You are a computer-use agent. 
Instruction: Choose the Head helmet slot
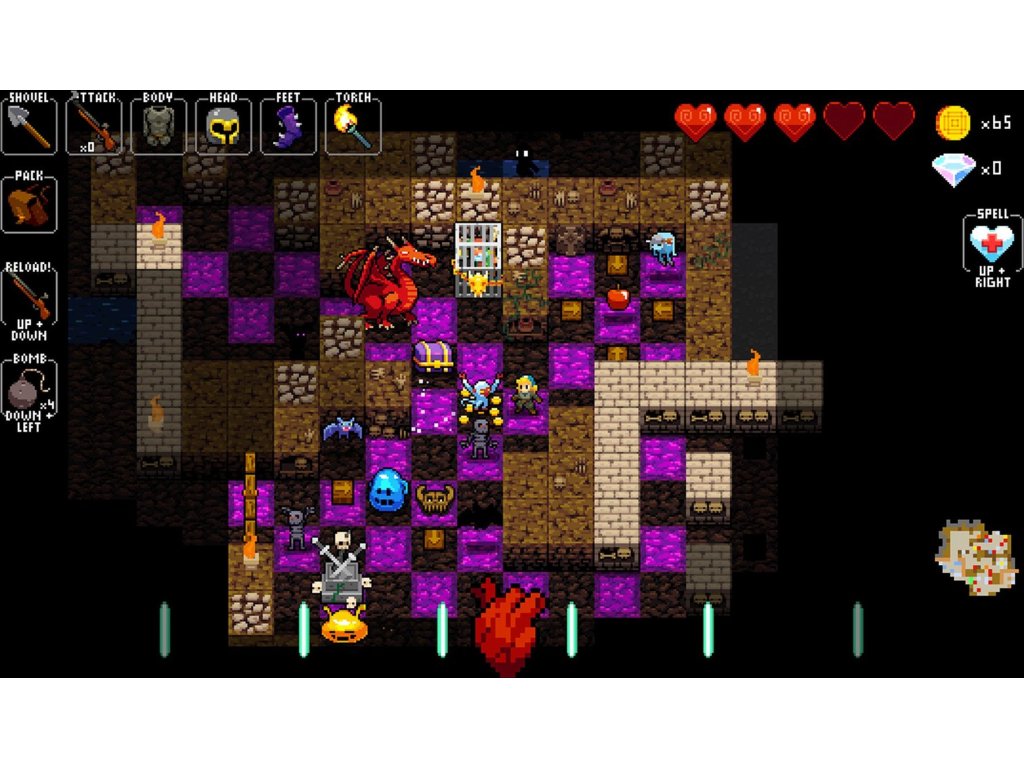pyautogui.click(x=223, y=125)
